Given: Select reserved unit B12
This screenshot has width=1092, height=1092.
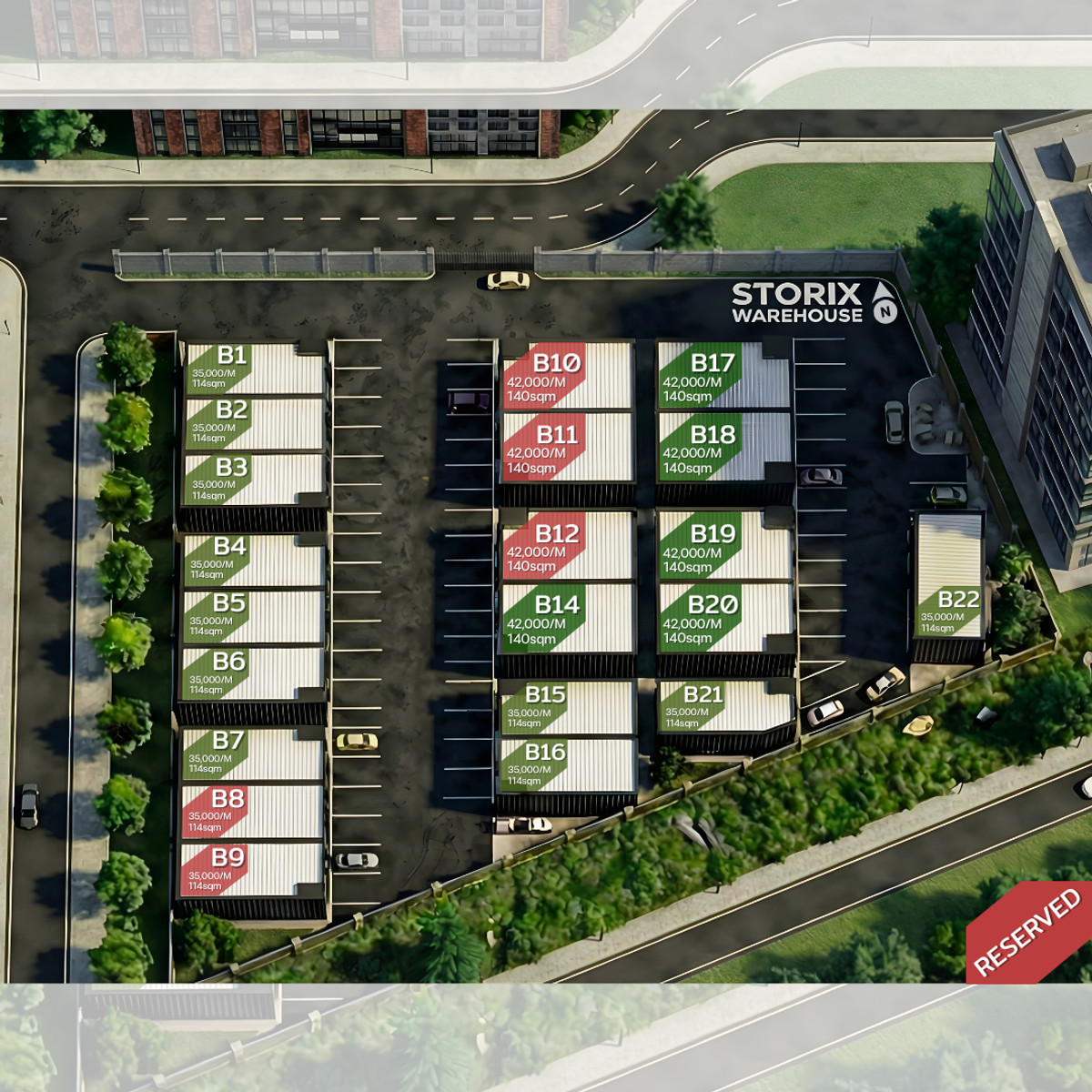Looking at the screenshot, I should [566, 546].
